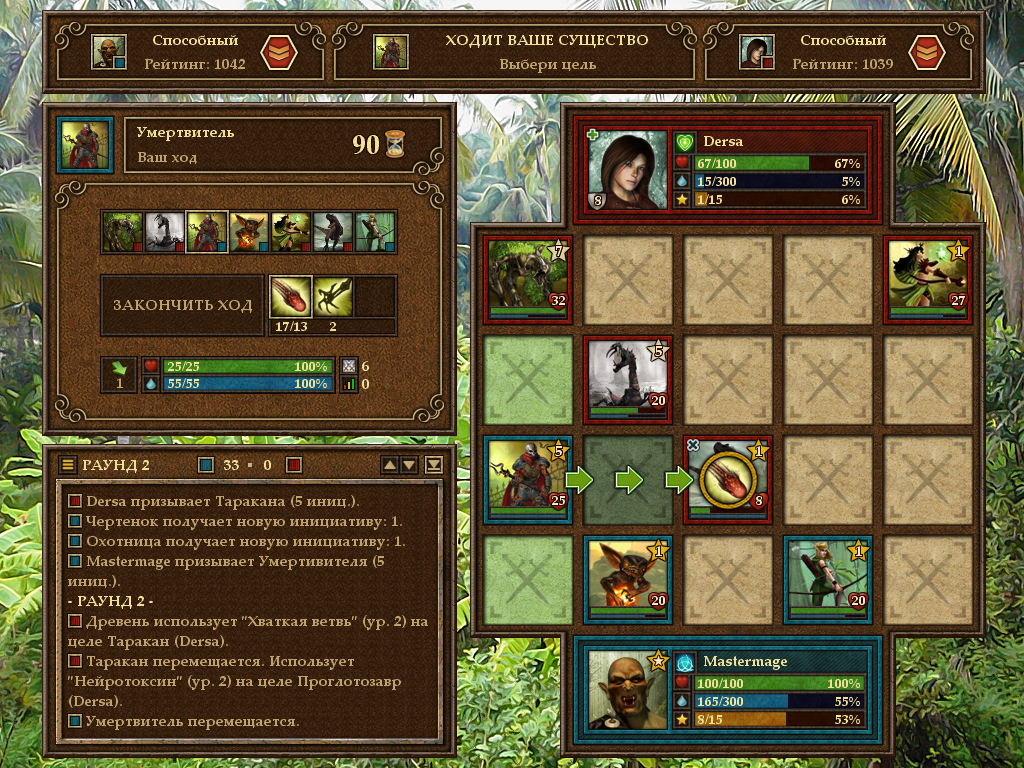This screenshot has height=768, width=1024.
Task: Open the battle log menu icon beside РАУНД 2
Action: (68, 464)
